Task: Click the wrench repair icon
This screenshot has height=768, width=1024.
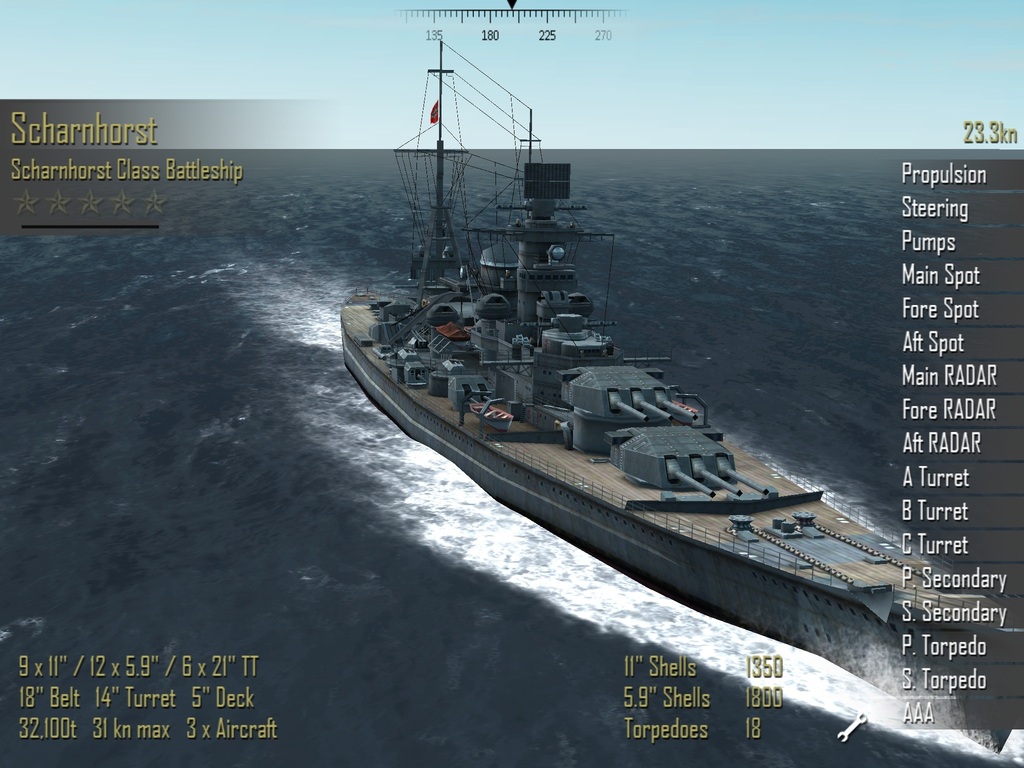Action: coord(851,728)
